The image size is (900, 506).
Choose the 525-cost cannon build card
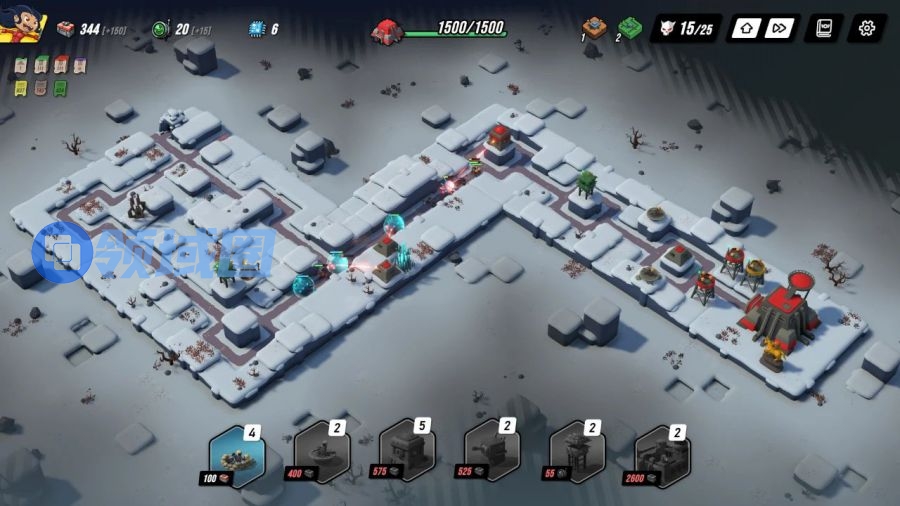(492, 456)
